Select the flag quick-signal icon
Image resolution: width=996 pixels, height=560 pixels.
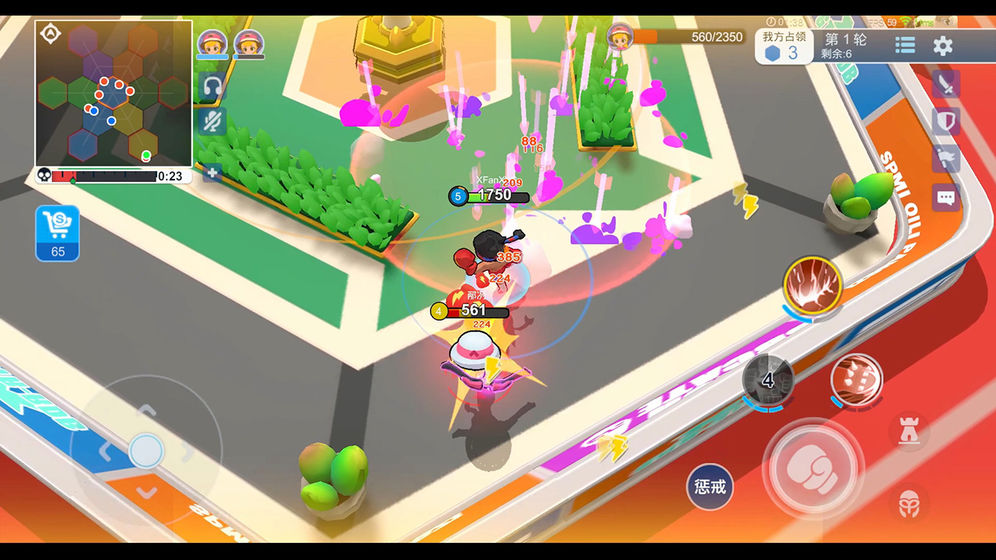[x=946, y=159]
